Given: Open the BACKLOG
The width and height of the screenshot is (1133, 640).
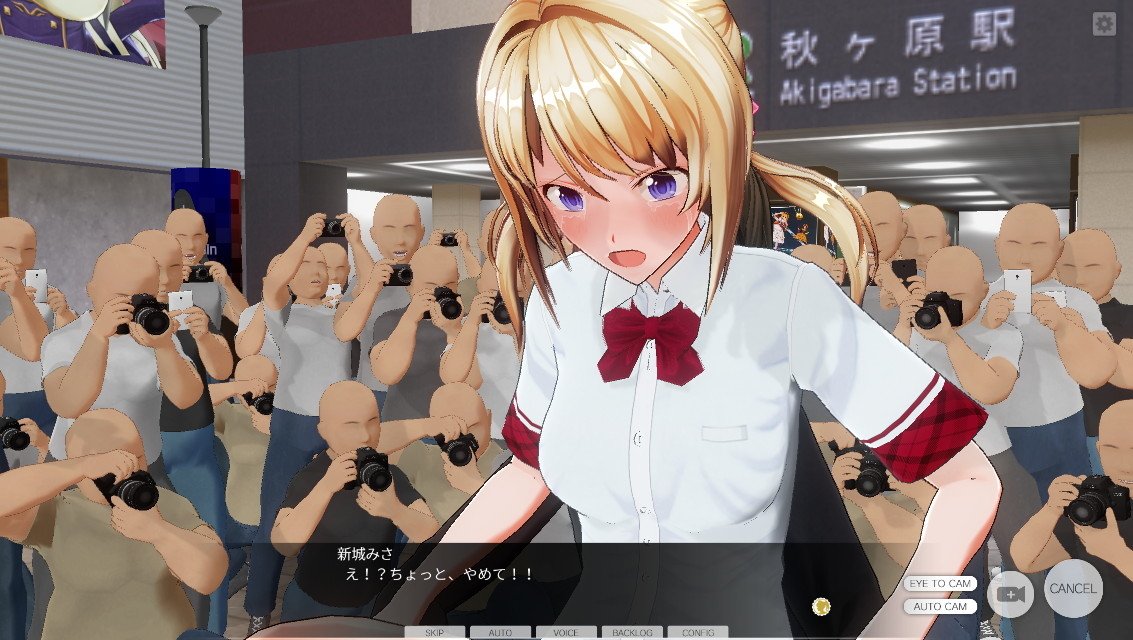Looking at the screenshot, I should point(632,632).
